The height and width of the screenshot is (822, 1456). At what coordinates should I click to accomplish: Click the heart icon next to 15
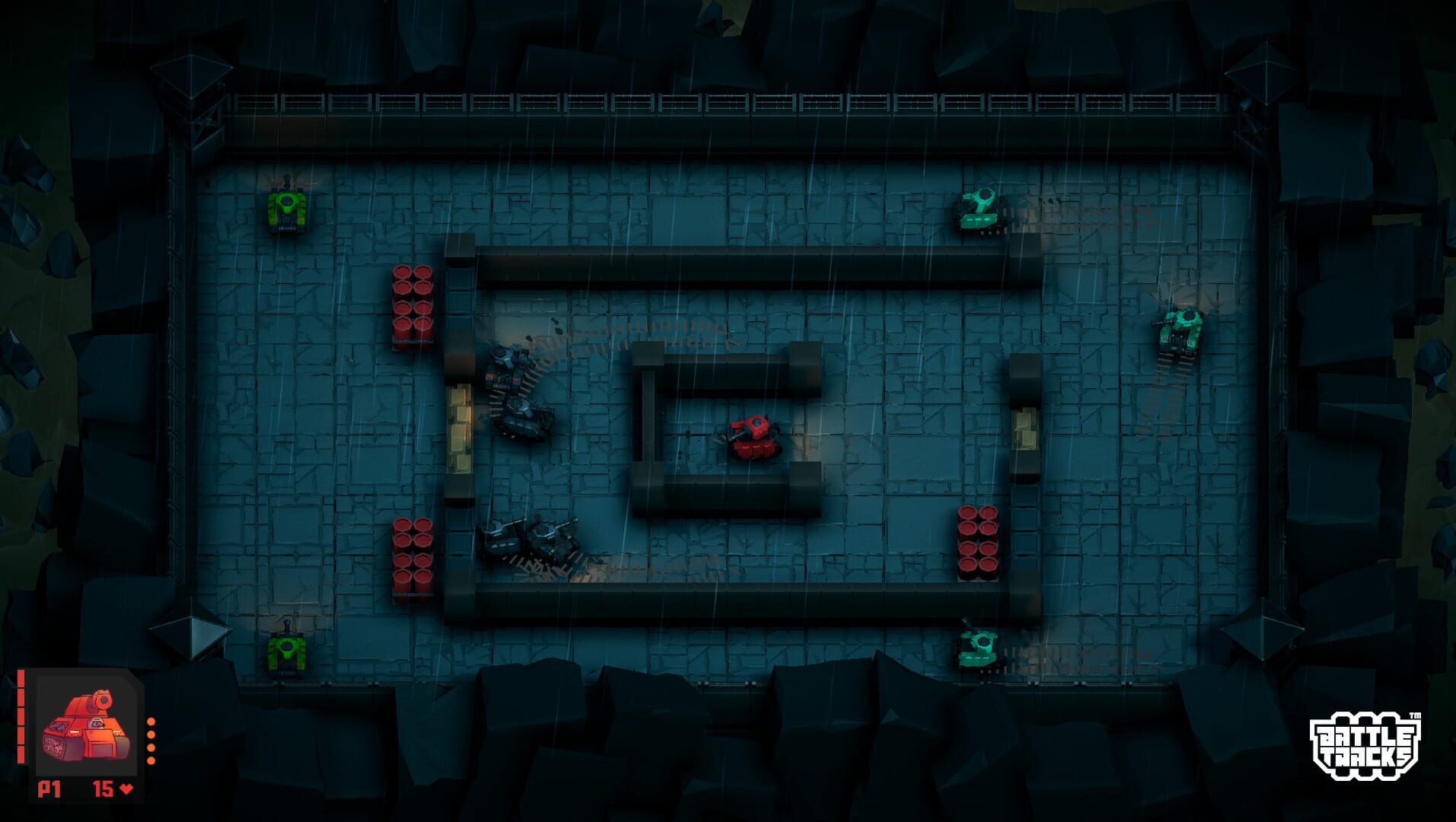126,788
